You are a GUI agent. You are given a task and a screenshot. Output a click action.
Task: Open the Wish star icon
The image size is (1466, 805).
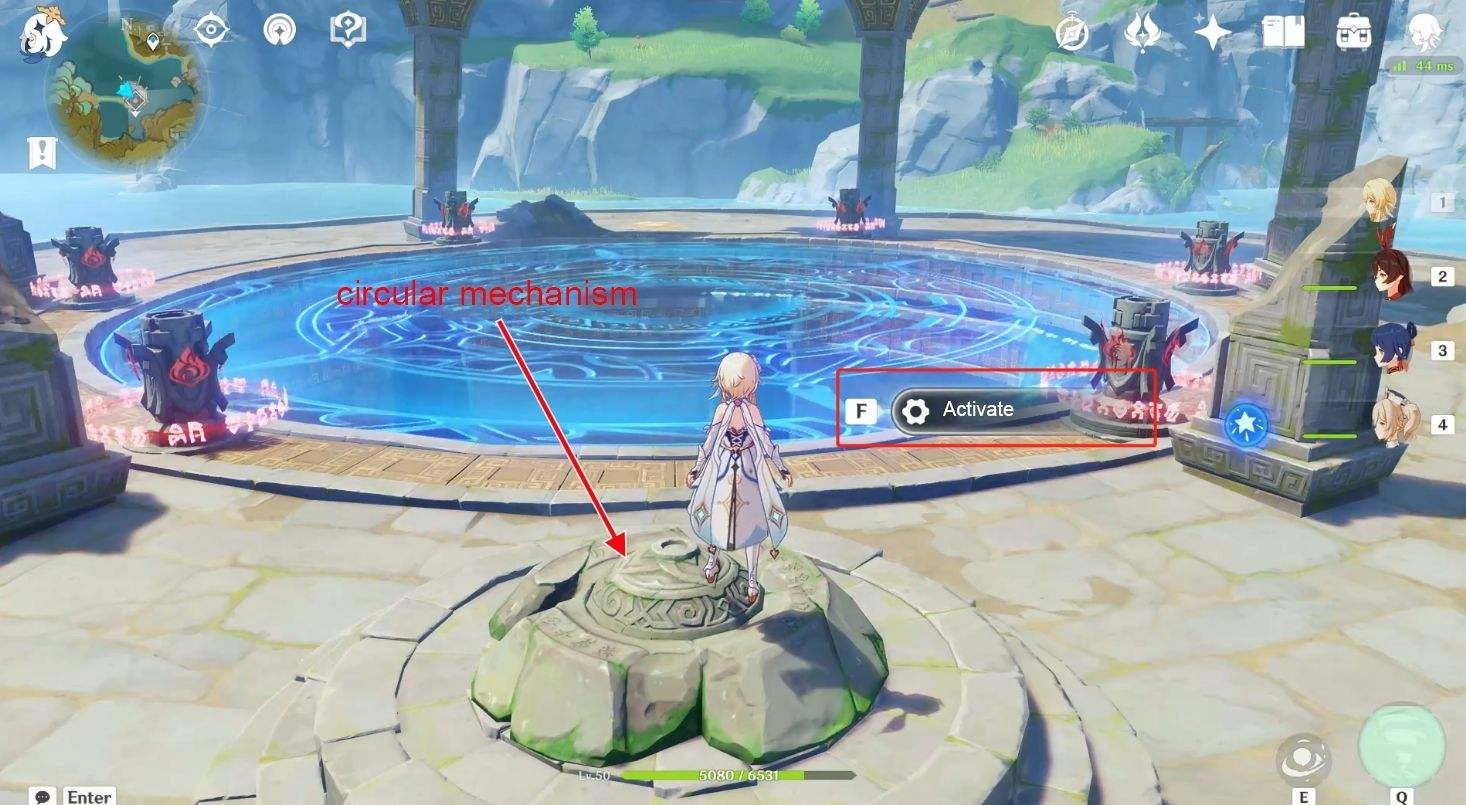point(1210,31)
